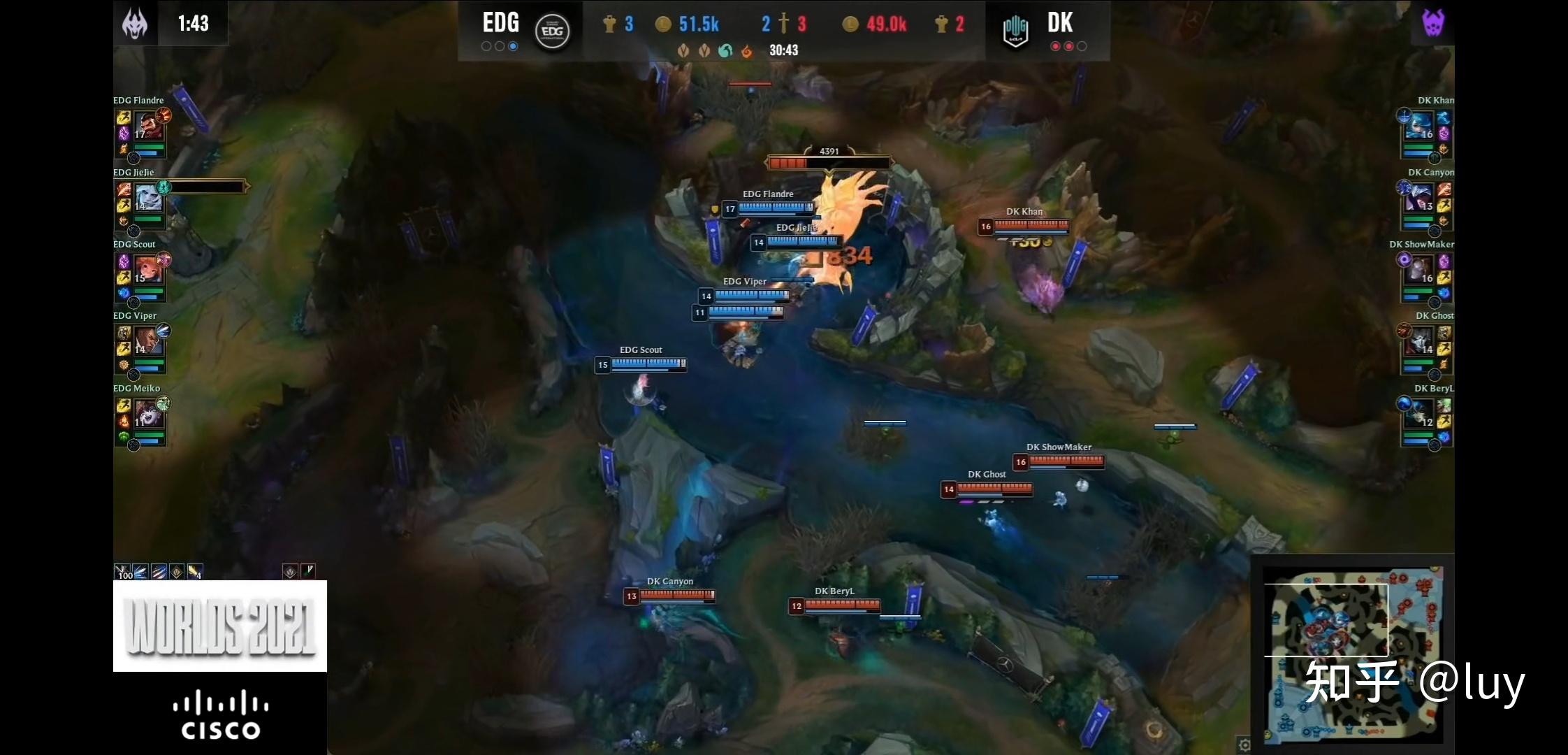Select DK Ghost's champion portrait

point(1419,343)
